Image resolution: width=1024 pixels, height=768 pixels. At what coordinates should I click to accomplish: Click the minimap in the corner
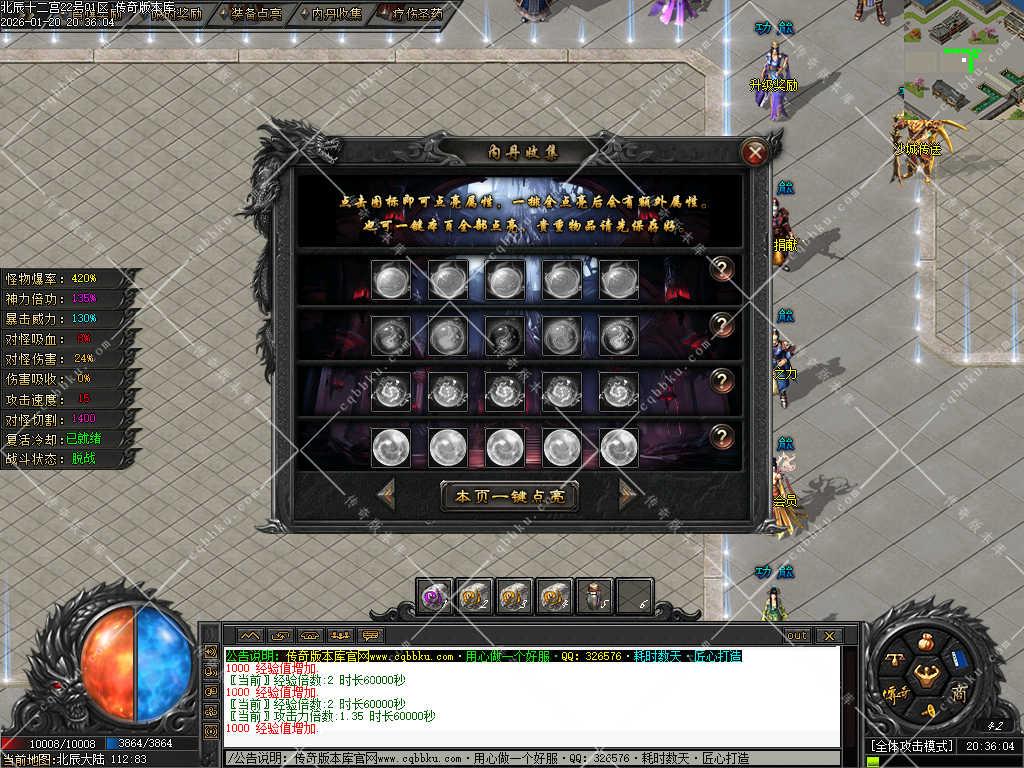pyautogui.click(x=963, y=57)
